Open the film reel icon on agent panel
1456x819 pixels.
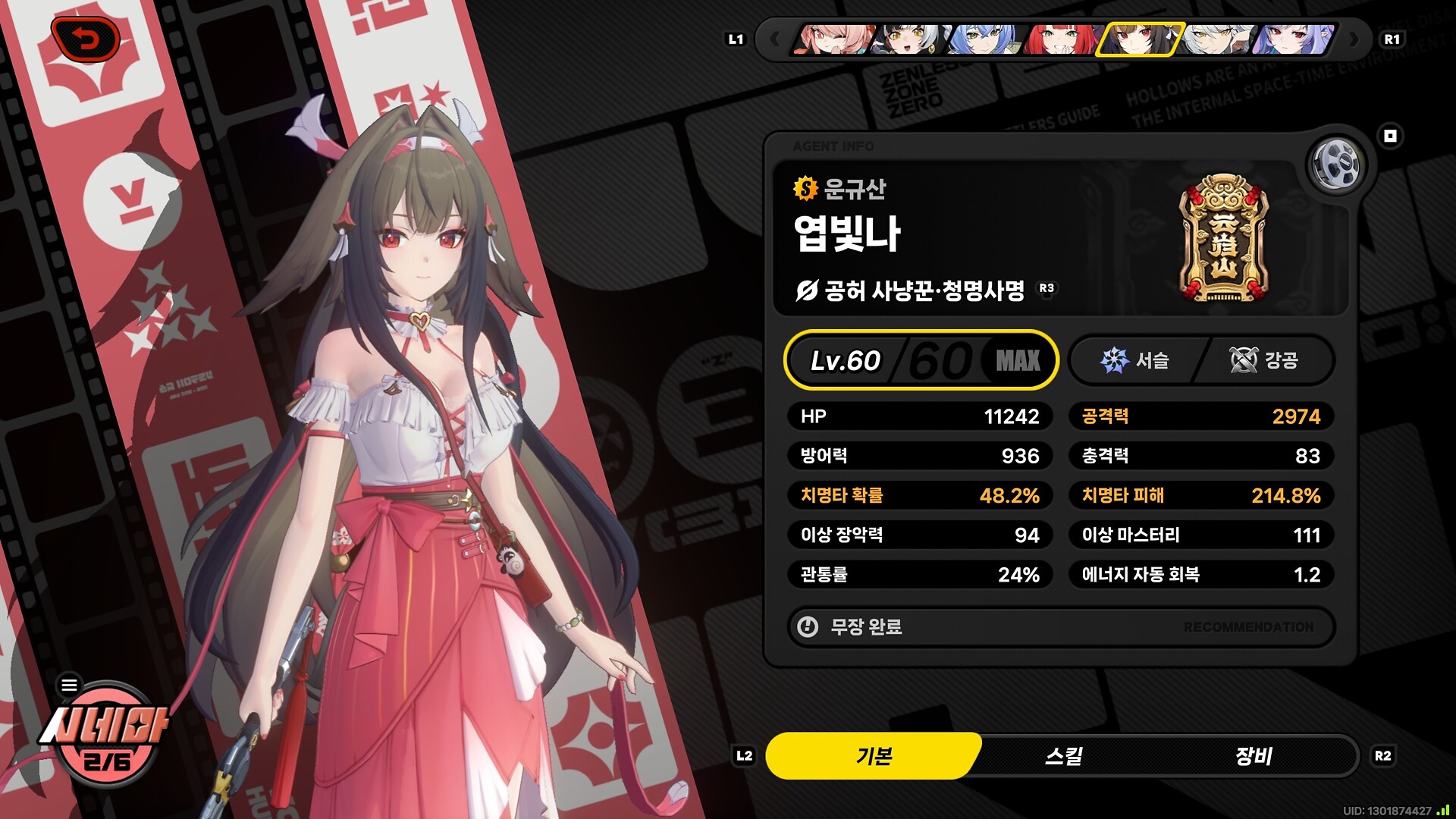click(x=1336, y=164)
